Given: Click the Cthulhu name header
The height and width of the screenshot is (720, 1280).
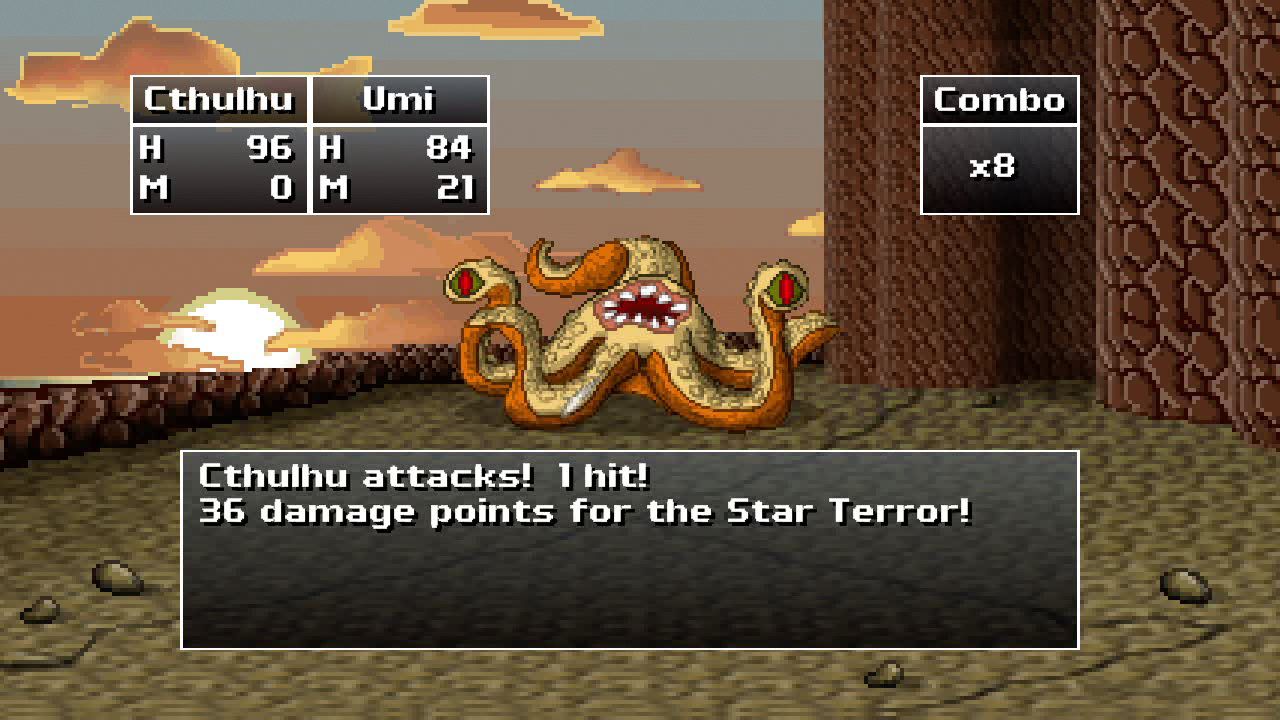Looking at the screenshot, I should (218, 99).
